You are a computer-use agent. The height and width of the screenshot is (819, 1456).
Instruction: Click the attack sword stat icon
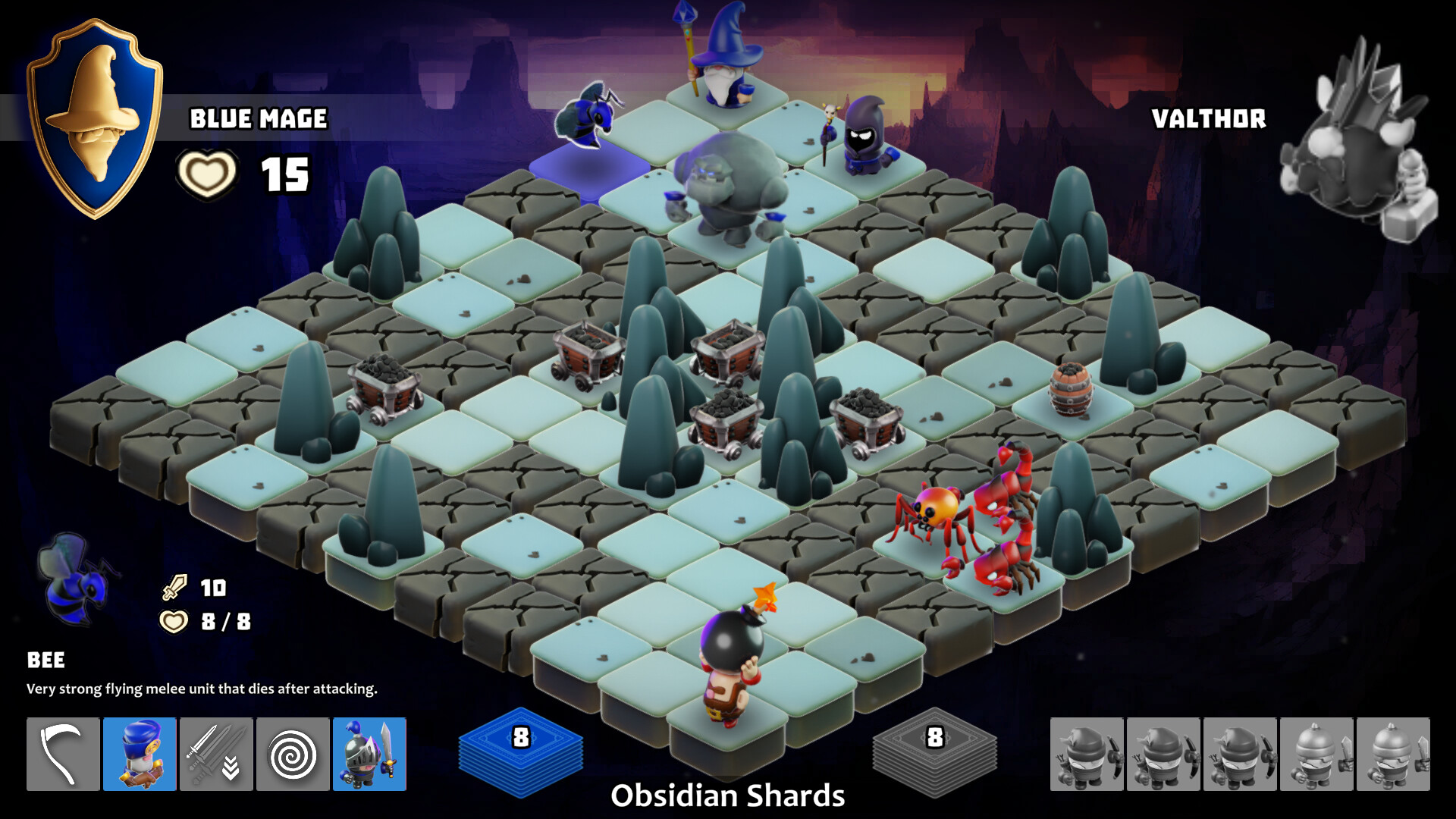coord(173,588)
